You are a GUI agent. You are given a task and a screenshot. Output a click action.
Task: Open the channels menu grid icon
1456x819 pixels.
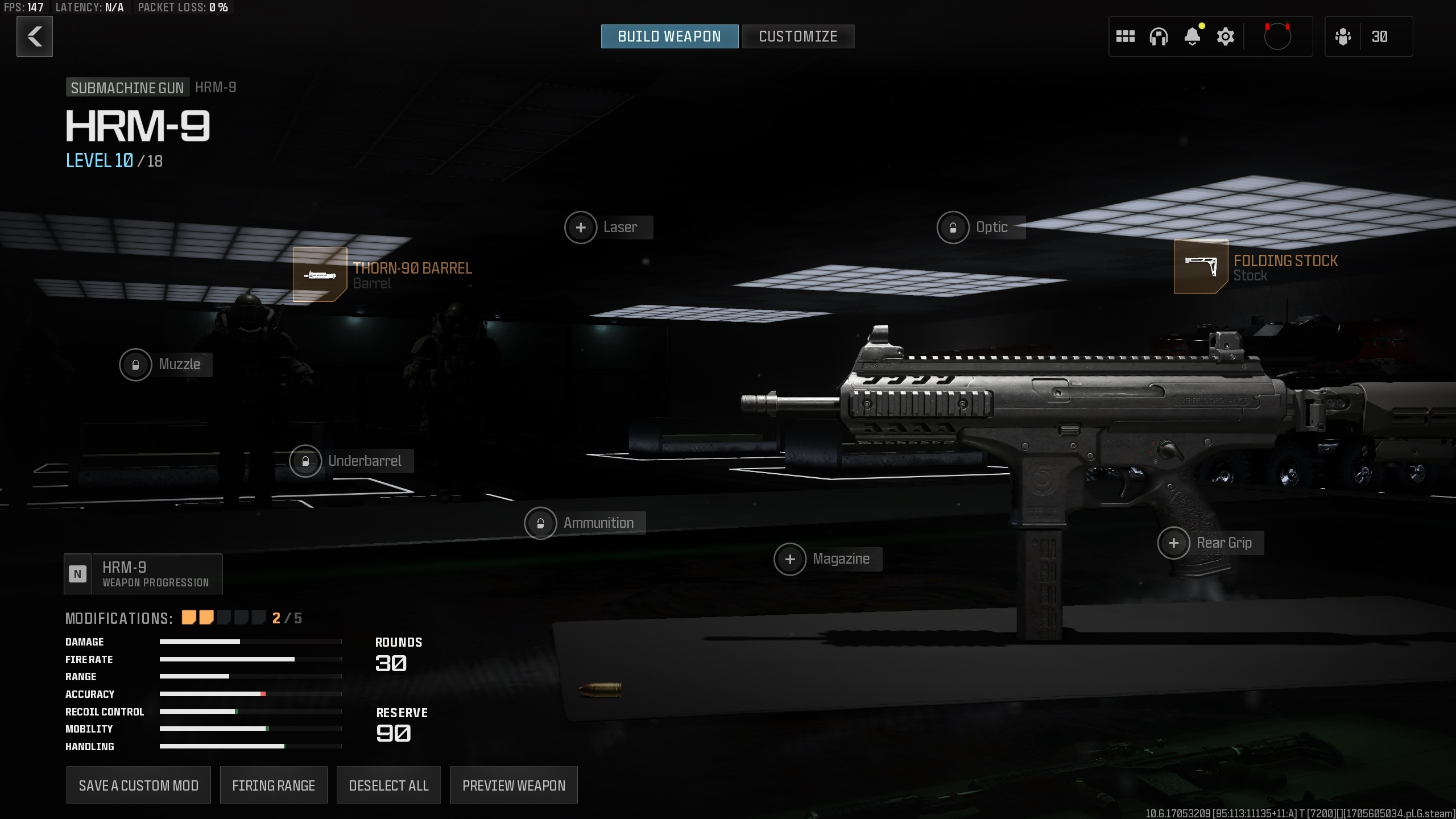pyautogui.click(x=1125, y=36)
